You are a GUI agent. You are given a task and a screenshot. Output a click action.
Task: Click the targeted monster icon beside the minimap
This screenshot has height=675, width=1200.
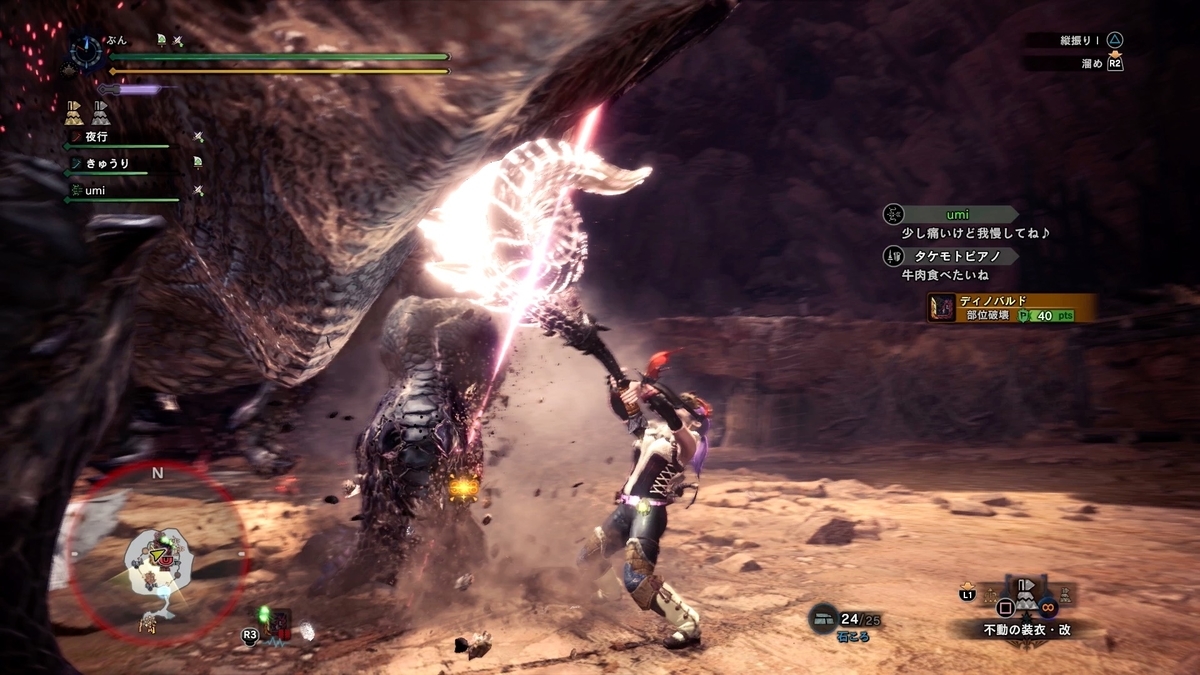278,626
